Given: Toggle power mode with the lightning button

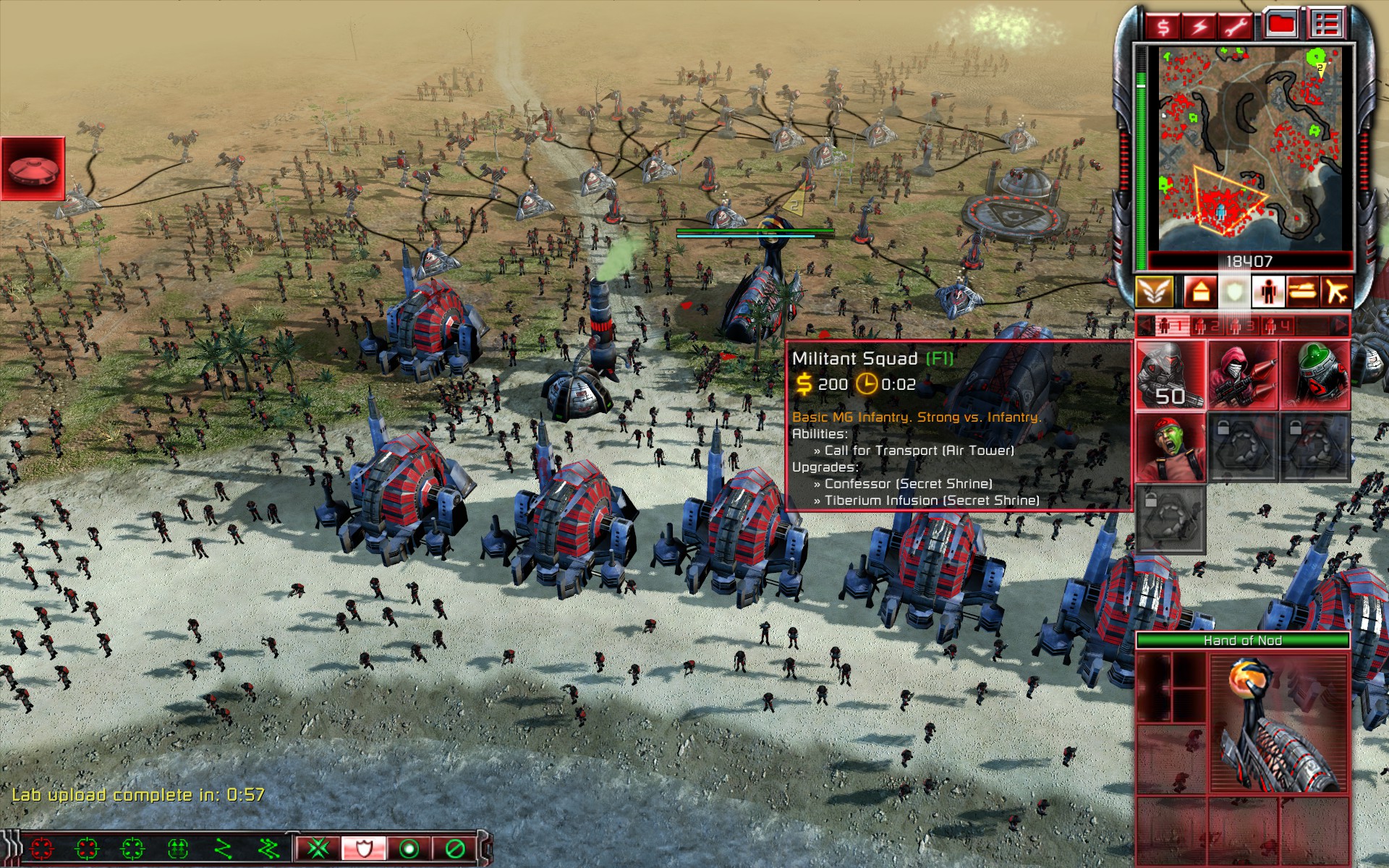Looking at the screenshot, I should click(1199, 27).
